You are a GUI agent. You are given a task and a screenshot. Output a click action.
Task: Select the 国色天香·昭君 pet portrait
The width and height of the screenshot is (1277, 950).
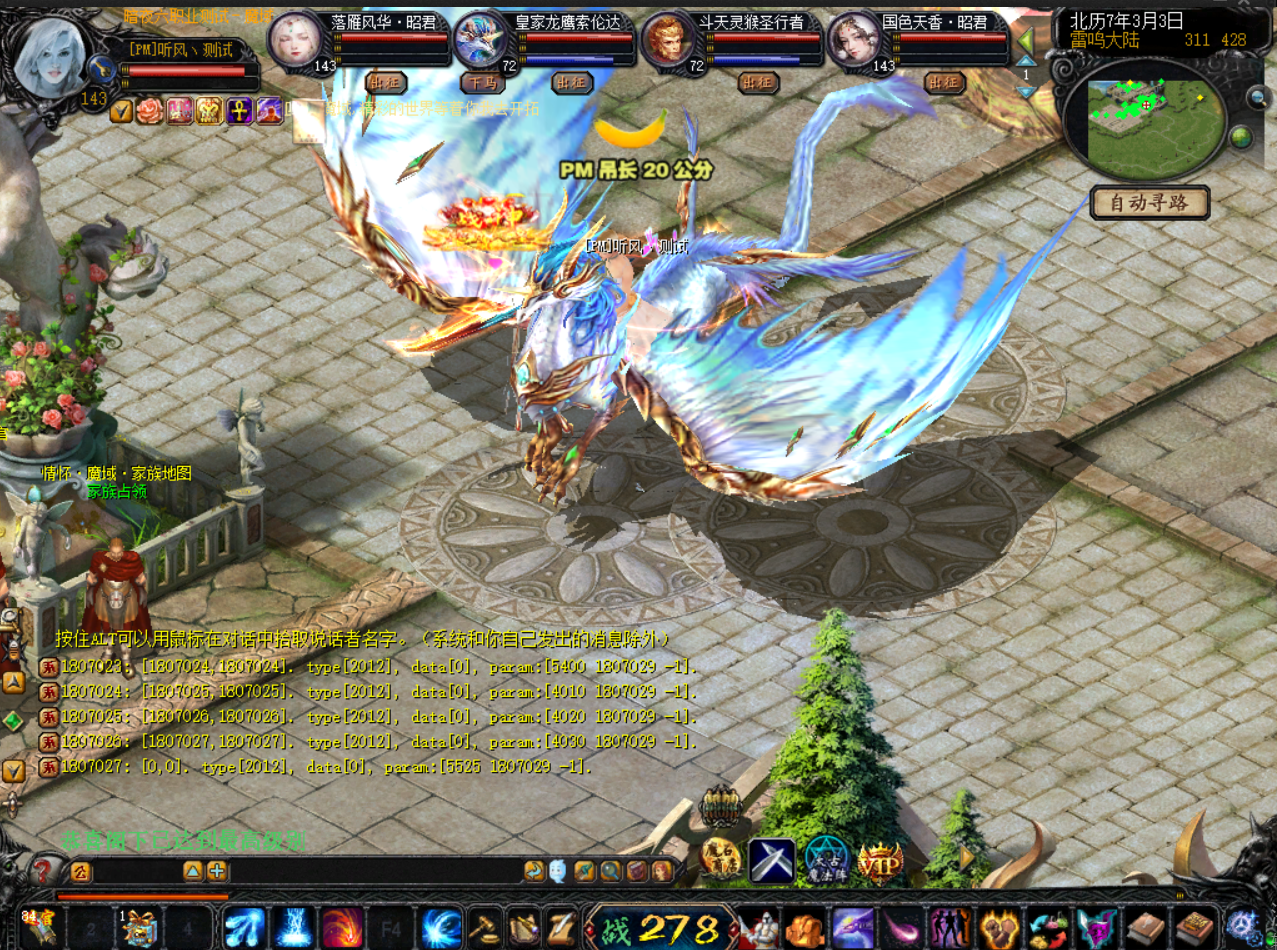click(855, 42)
